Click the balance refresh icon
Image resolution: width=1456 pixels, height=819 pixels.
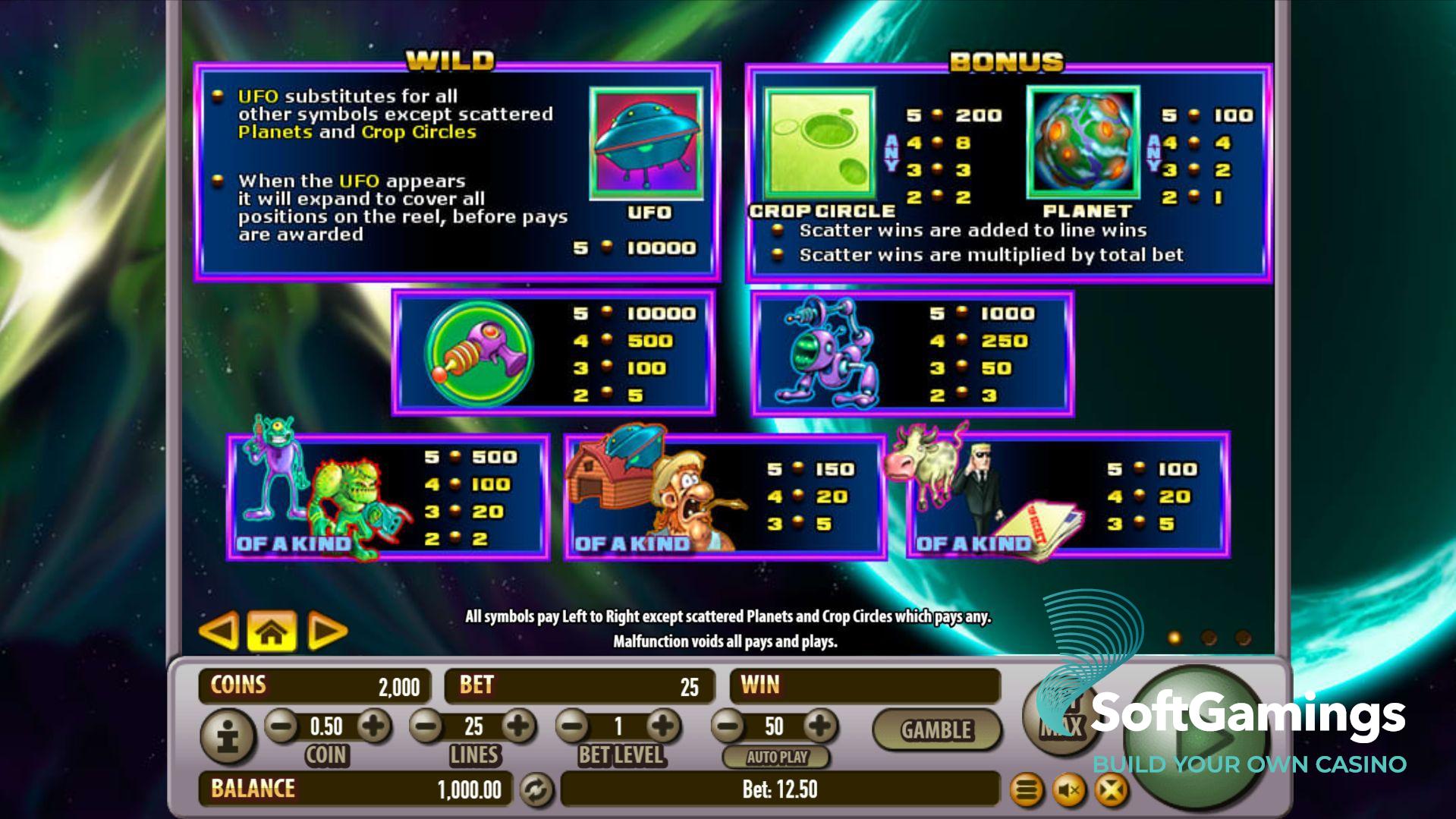(x=536, y=790)
